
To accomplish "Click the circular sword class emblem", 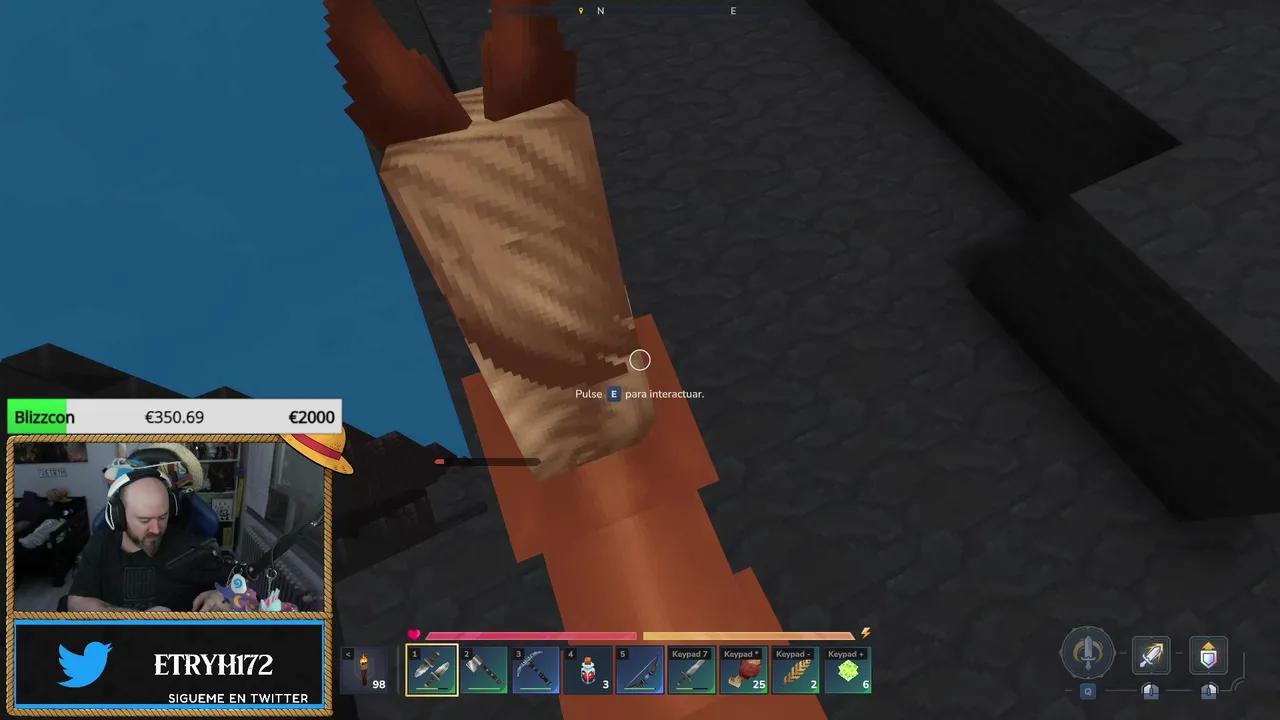I will 1090,653.
